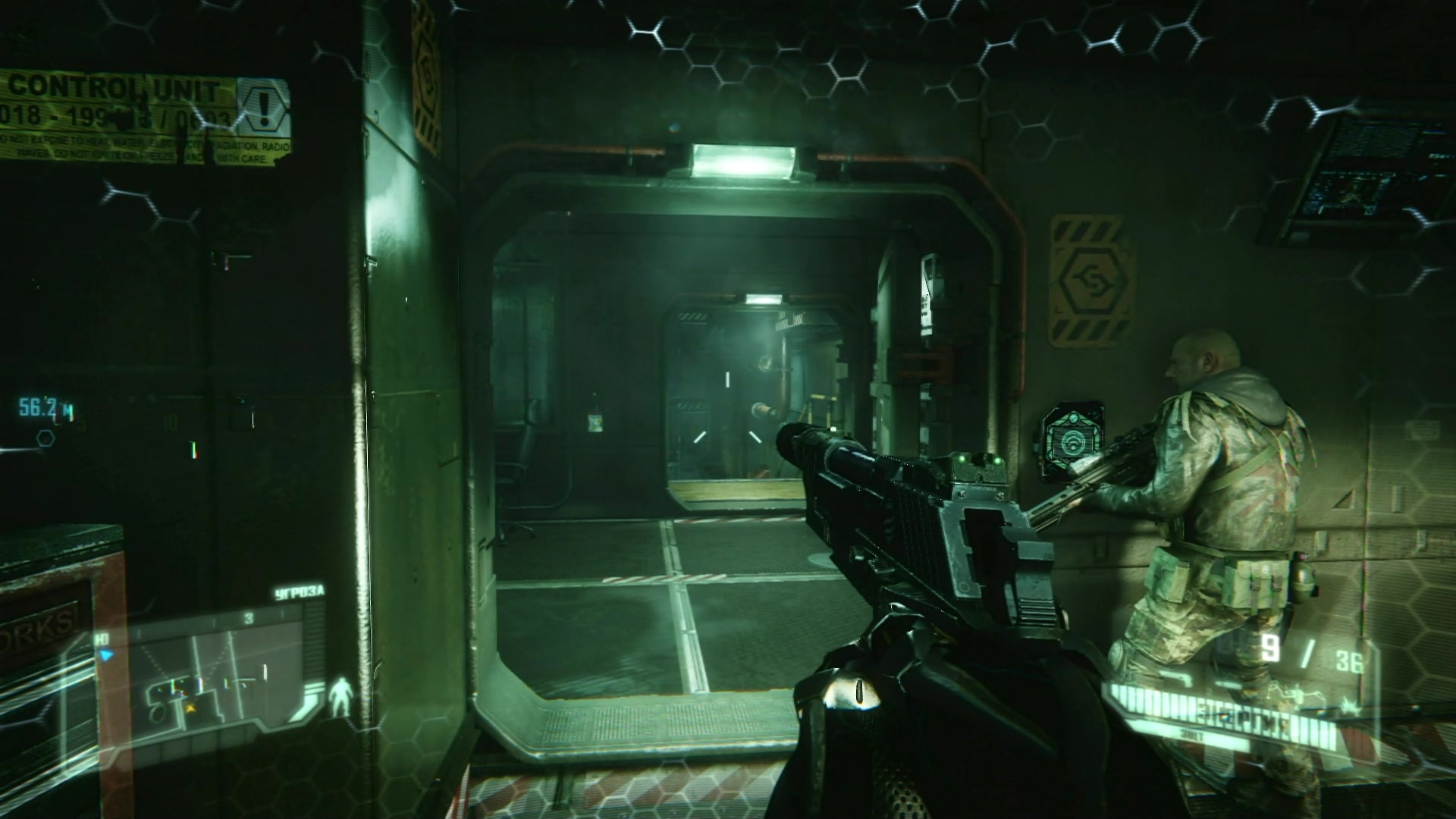Screen dimensions: 1456x819
Task: Click the yellow player arrow on the minimap
Action: tap(190, 707)
